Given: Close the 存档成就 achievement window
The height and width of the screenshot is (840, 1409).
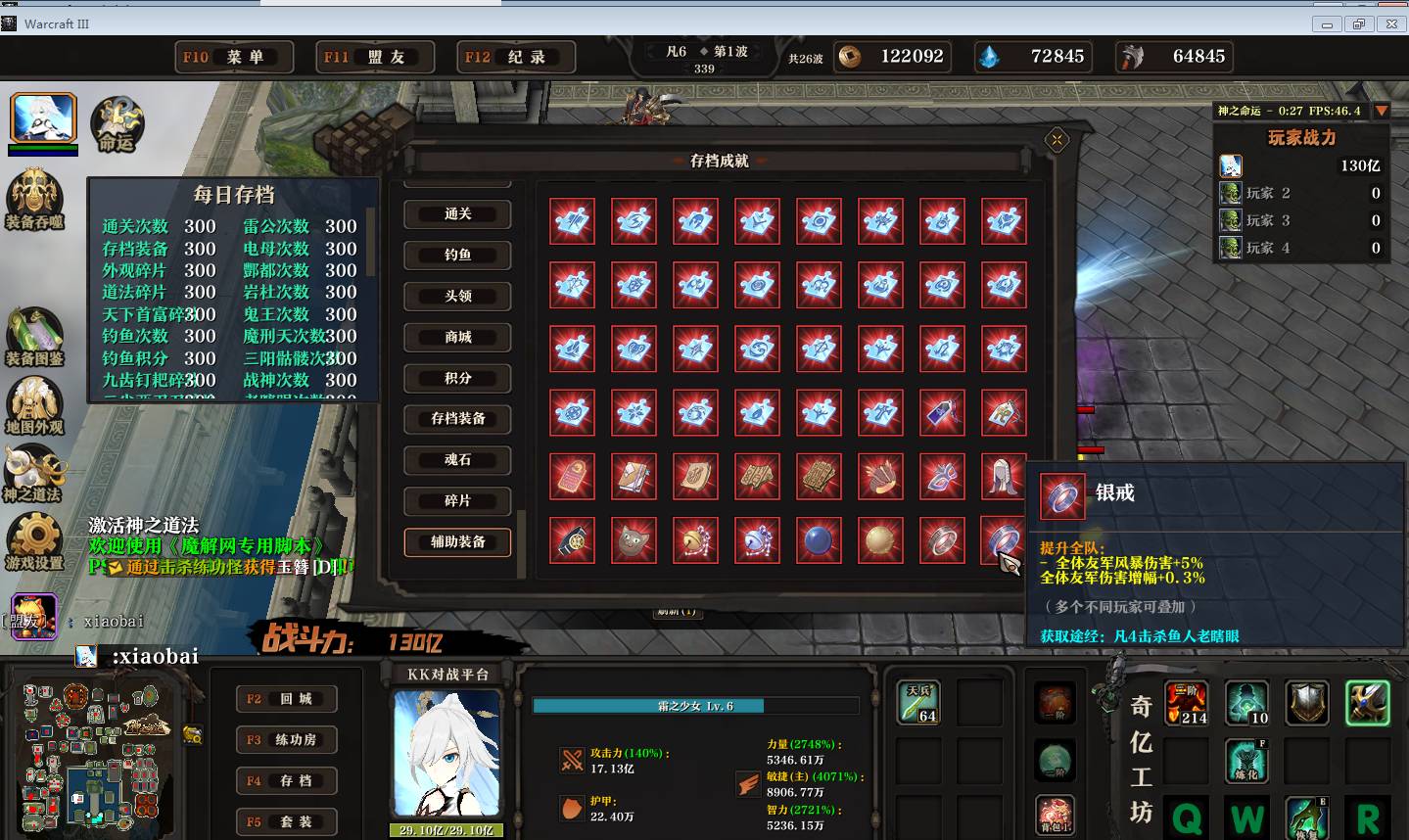Looking at the screenshot, I should (1057, 140).
